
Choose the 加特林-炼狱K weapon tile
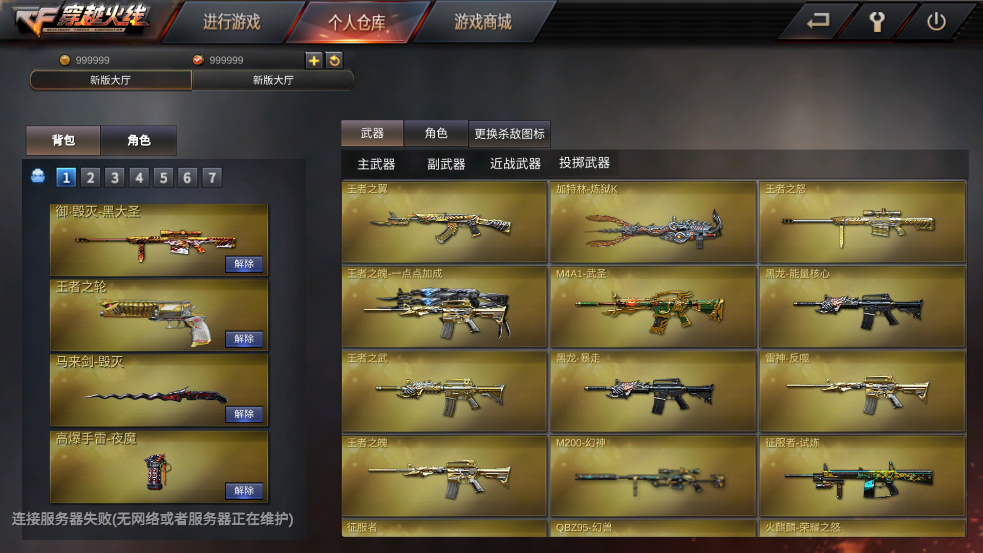(653, 222)
